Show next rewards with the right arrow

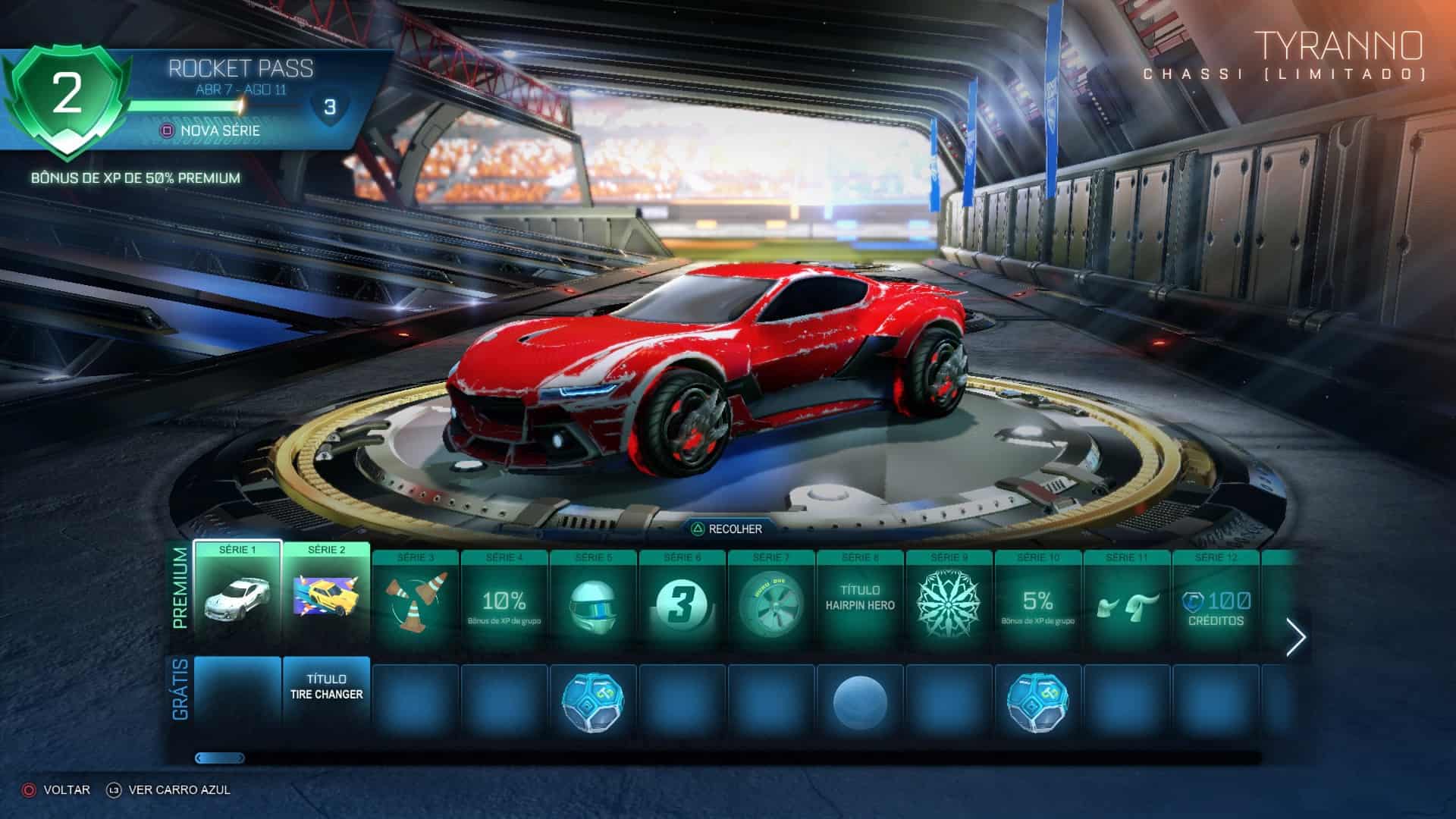click(1296, 638)
